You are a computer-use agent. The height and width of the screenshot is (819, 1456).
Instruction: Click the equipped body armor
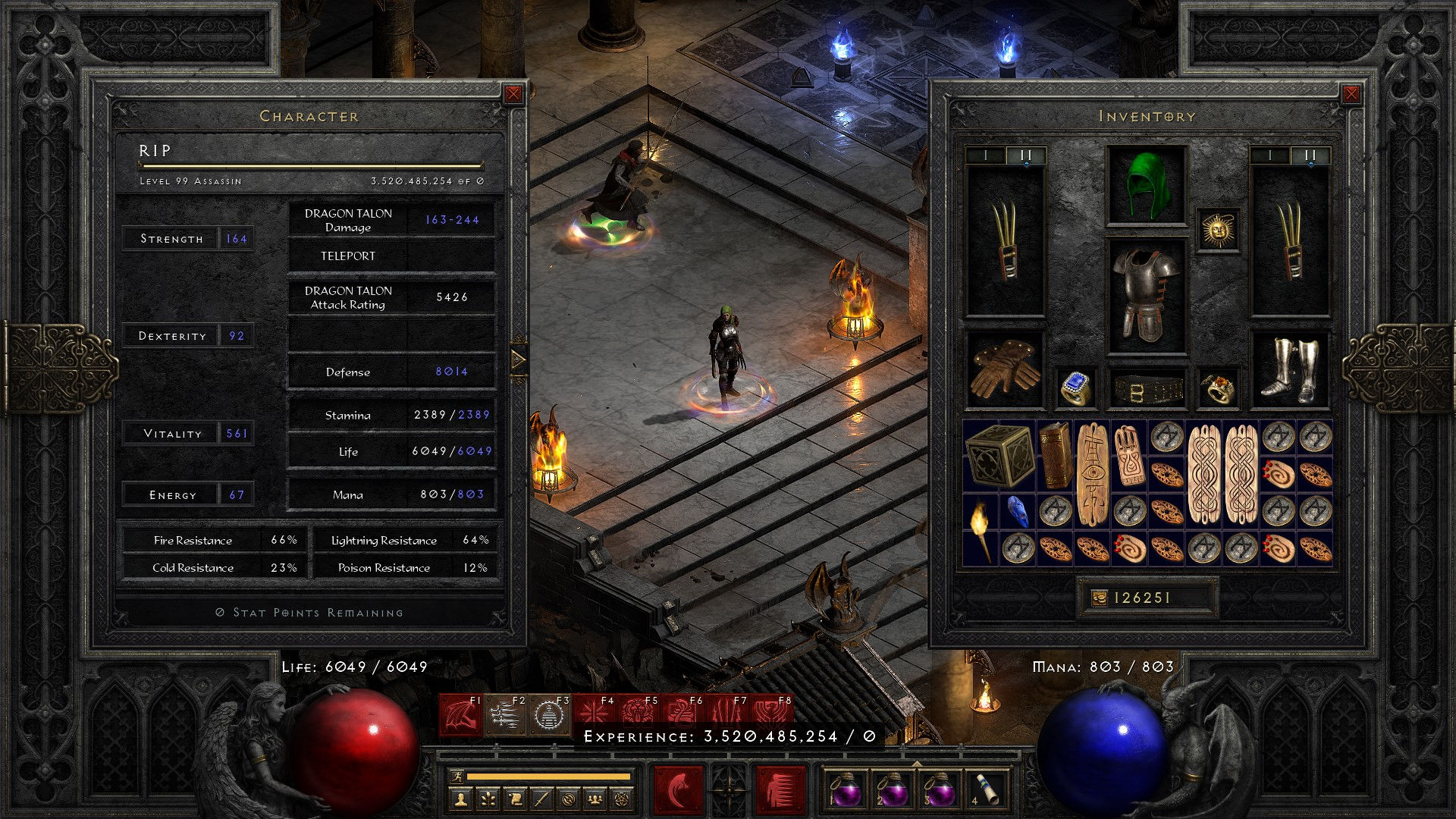tap(1146, 296)
